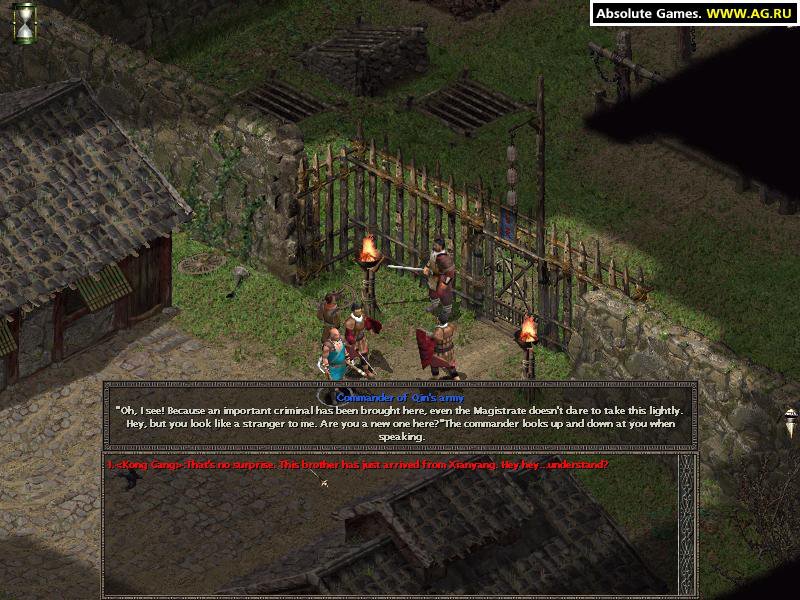Click the hourglass icon
Screen dimensions: 800x600
click(24, 22)
